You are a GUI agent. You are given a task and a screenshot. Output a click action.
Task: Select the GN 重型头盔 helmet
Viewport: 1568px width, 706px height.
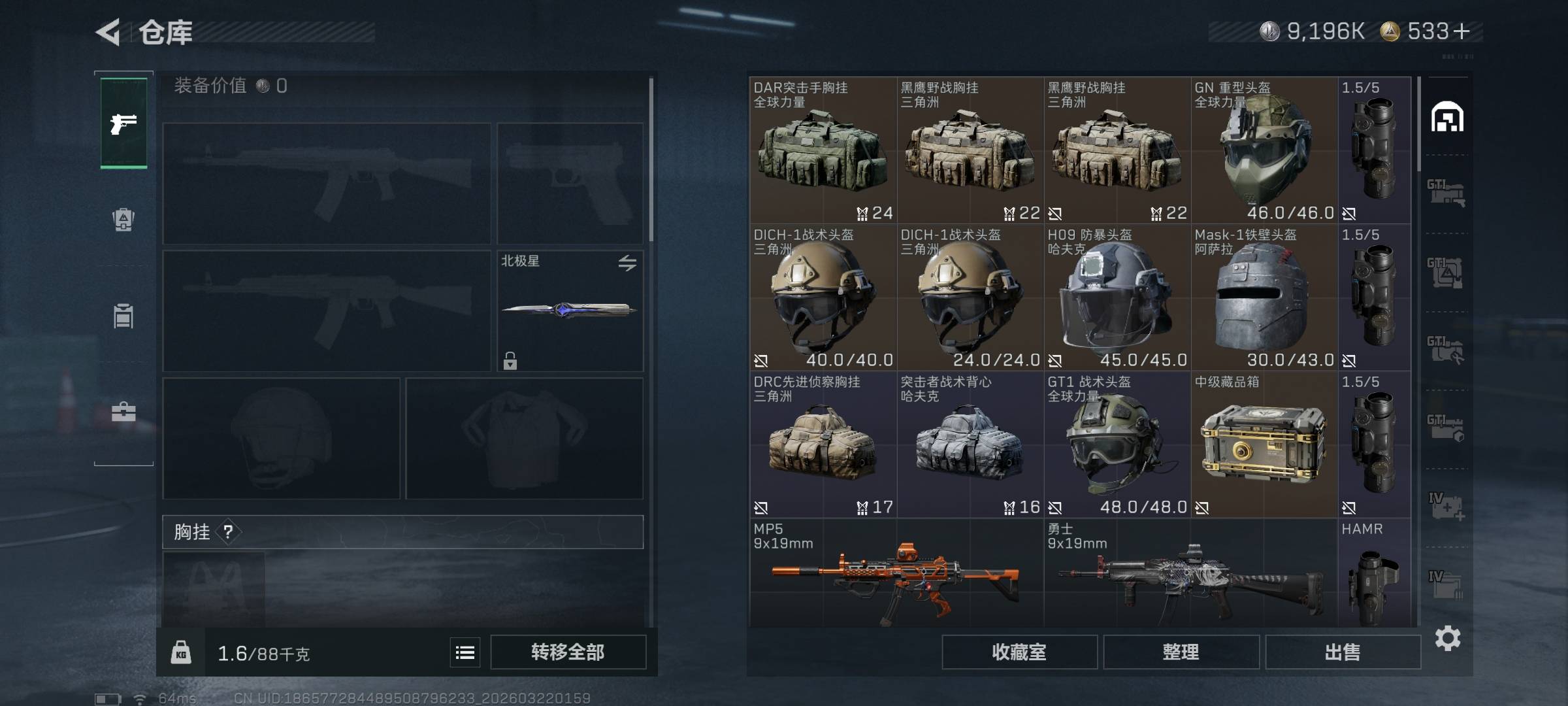pos(1264,150)
